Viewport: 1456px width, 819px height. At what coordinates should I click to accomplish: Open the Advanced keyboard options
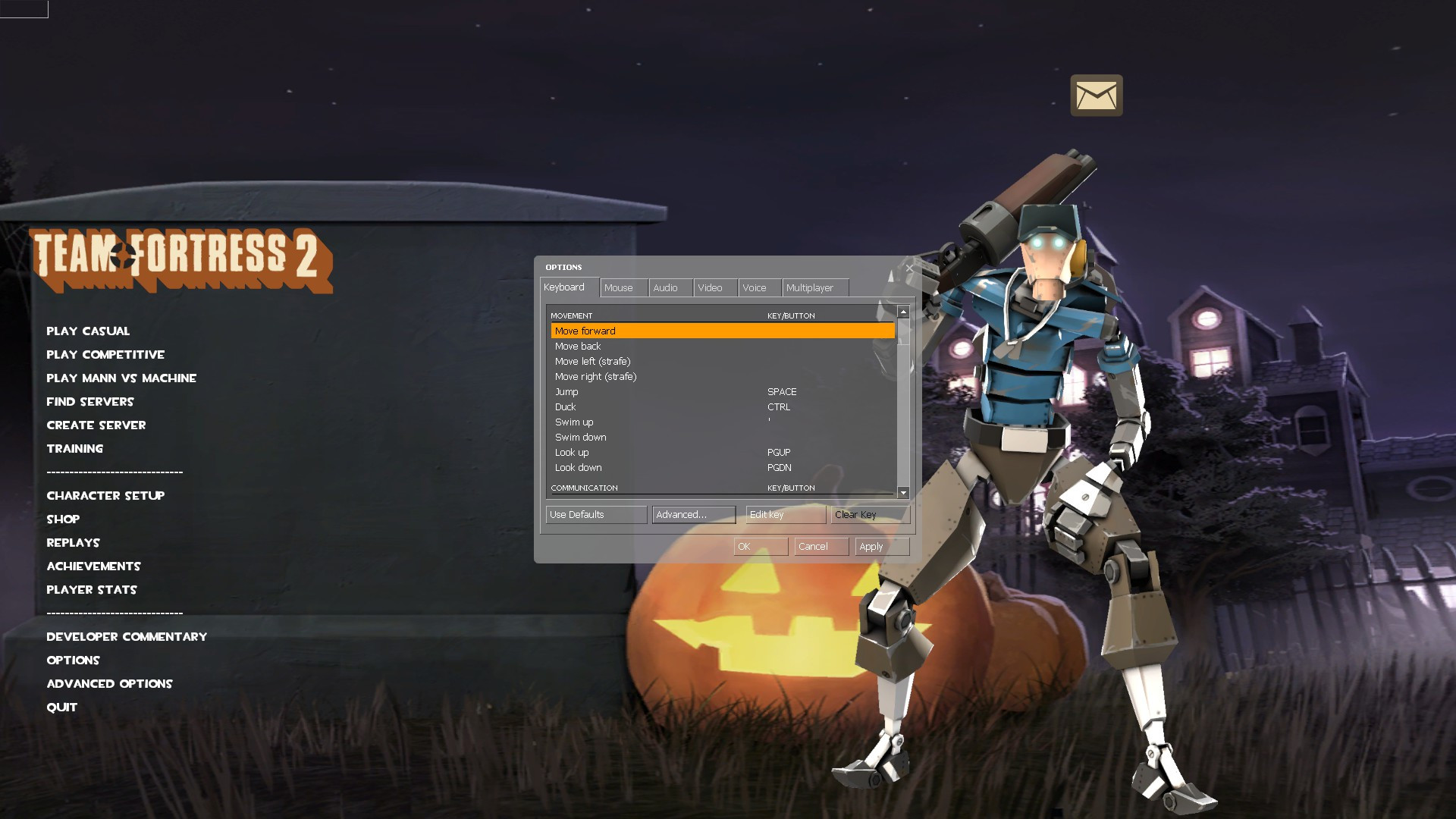[692, 514]
